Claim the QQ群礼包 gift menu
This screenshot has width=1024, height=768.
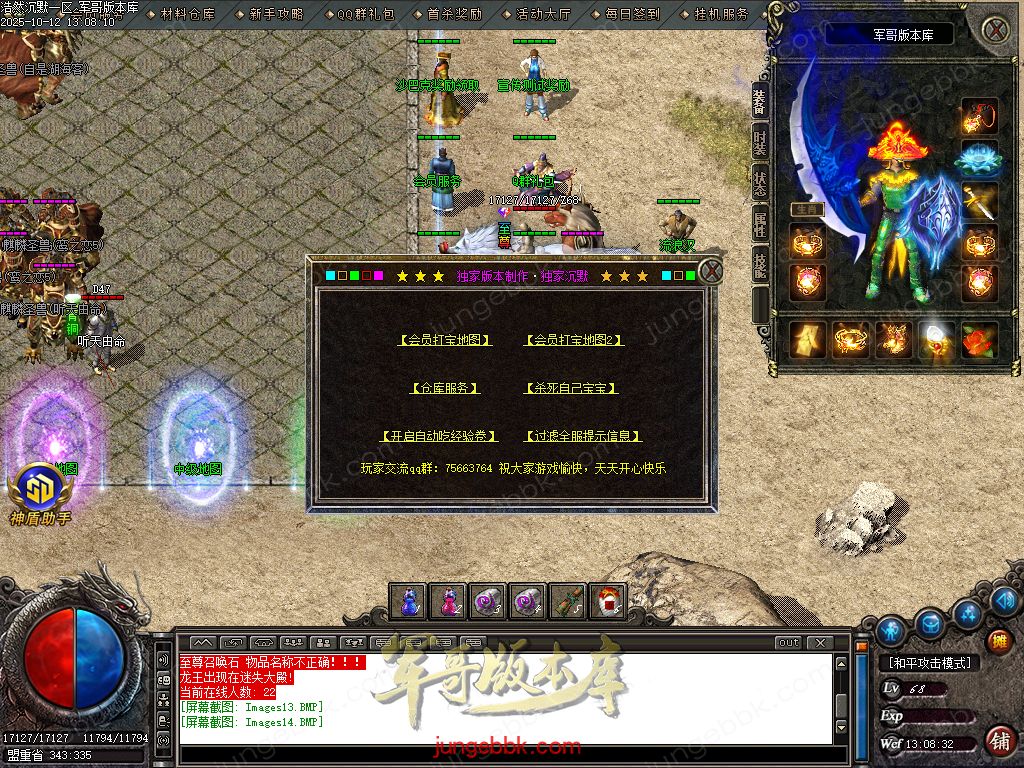(365, 14)
